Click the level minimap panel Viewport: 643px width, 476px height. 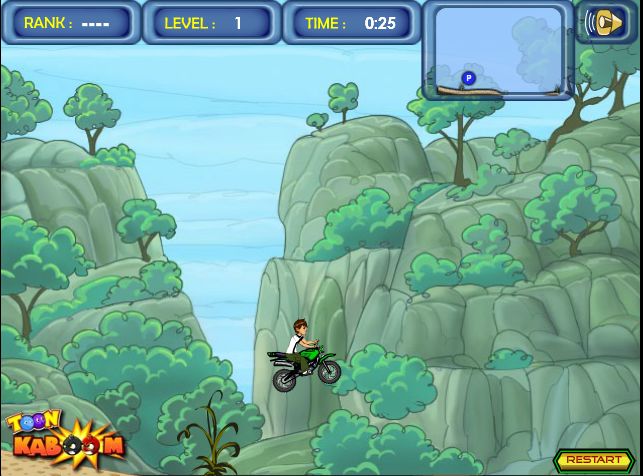[498, 51]
